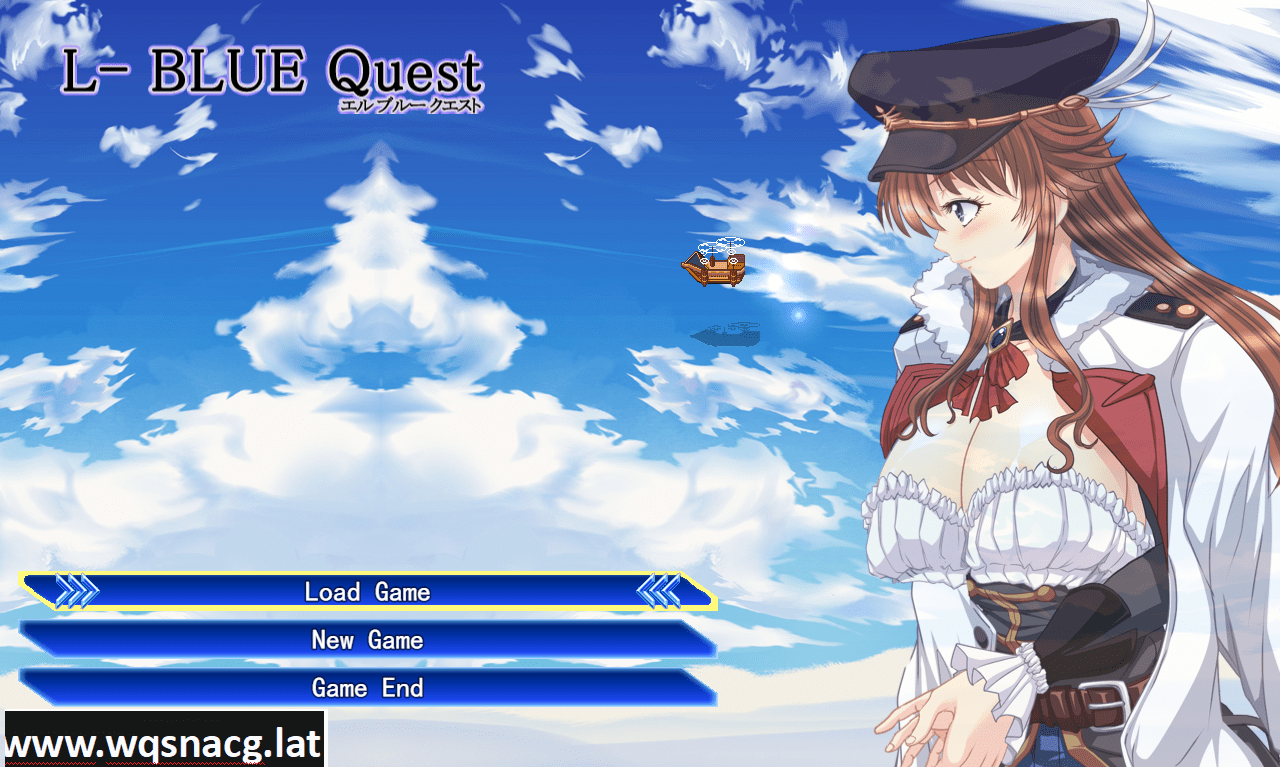This screenshot has width=1280, height=767.
Task: Choose New Game from the title menu
Action: (x=369, y=640)
